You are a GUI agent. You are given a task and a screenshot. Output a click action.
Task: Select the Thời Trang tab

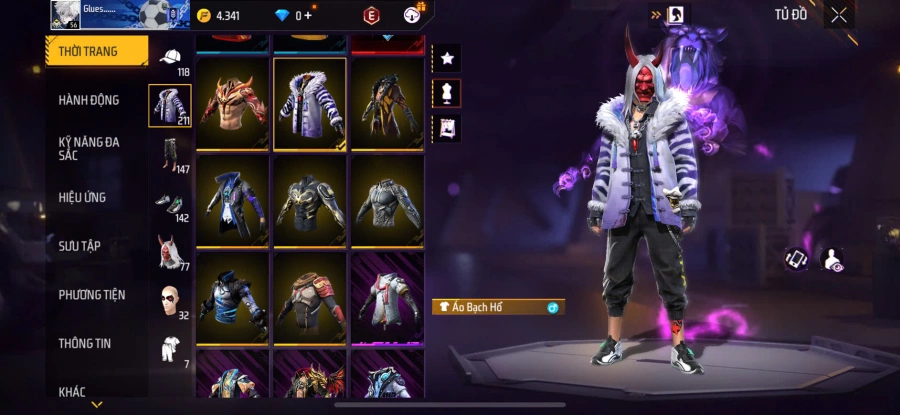88,51
